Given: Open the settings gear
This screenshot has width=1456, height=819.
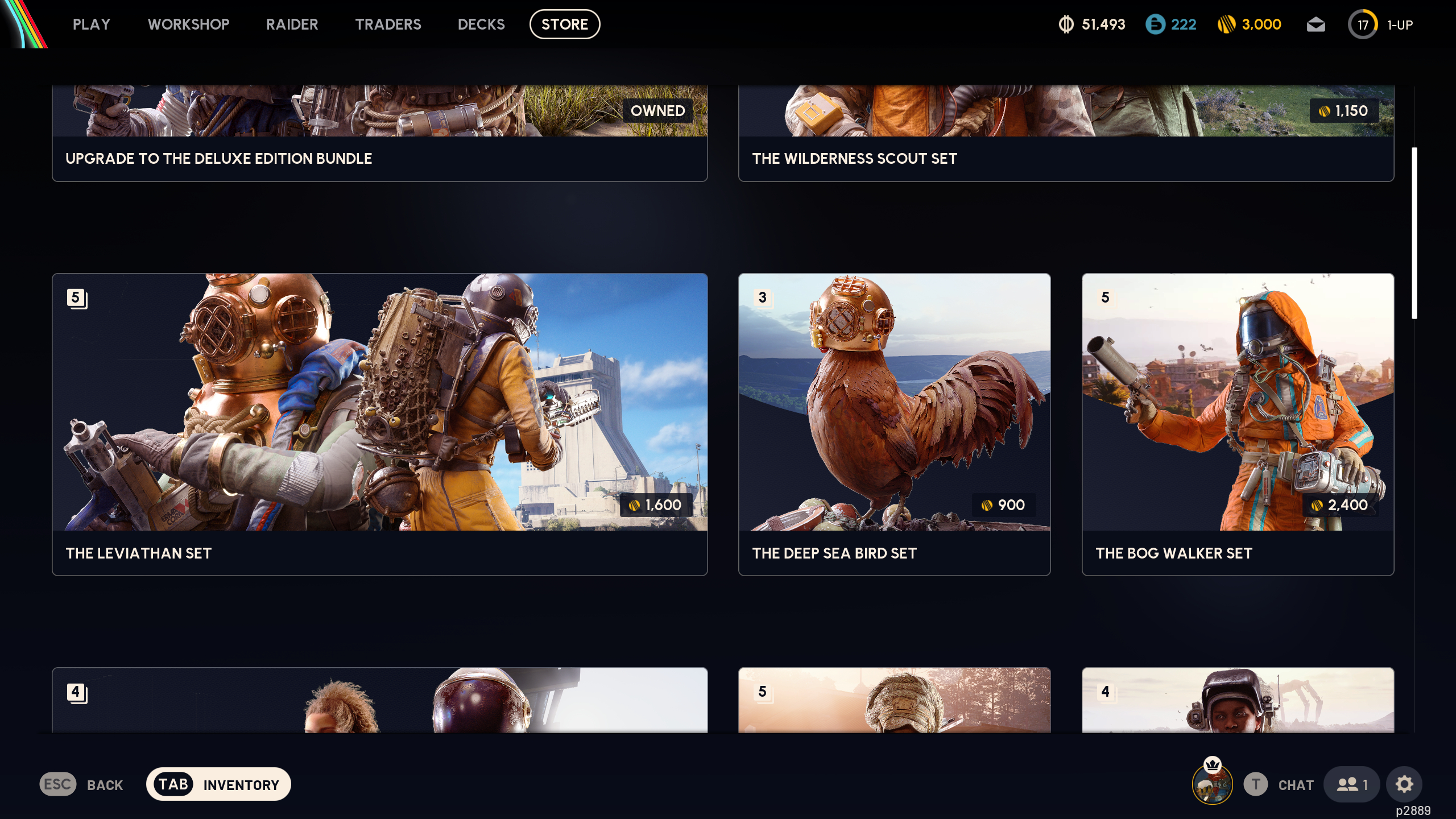Looking at the screenshot, I should coord(1405,784).
